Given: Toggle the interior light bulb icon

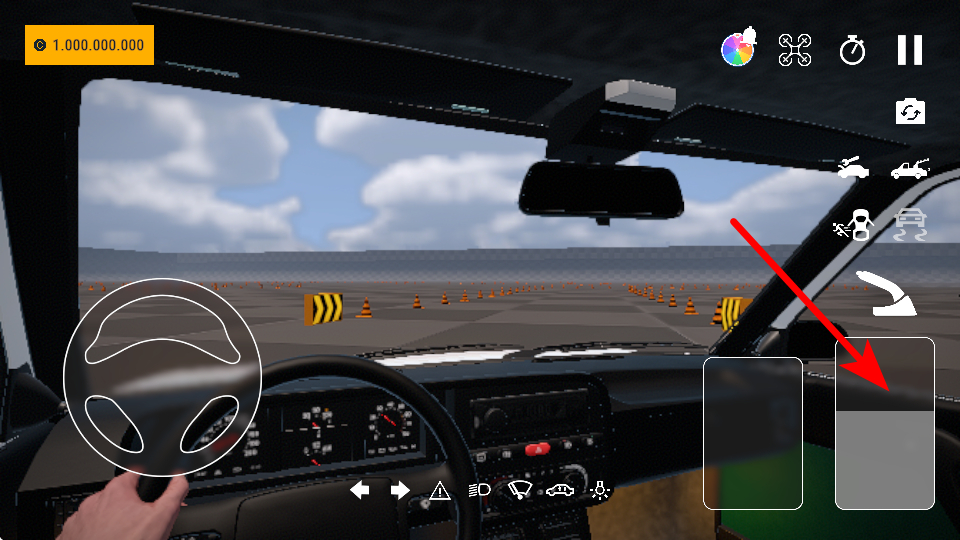Looking at the screenshot, I should [x=600, y=490].
